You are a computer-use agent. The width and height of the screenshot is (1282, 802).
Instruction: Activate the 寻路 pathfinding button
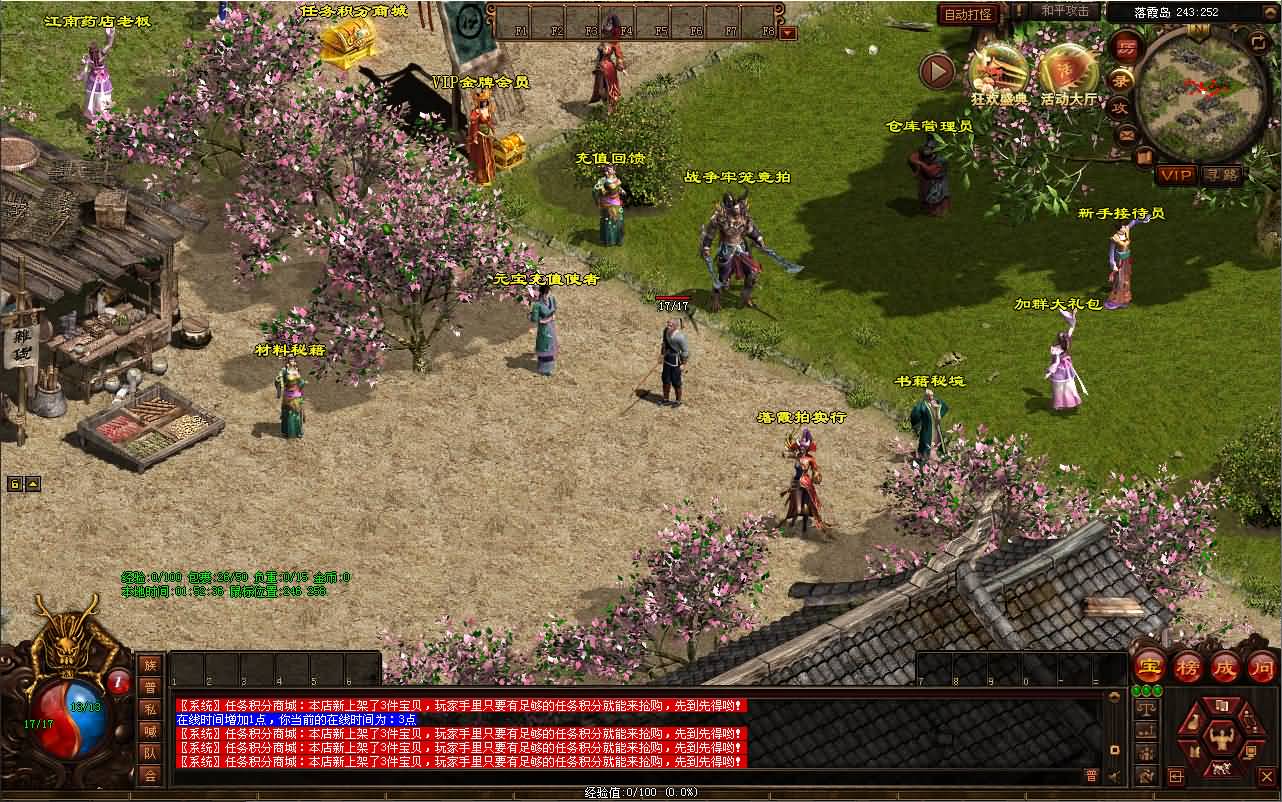click(x=1221, y=175)
